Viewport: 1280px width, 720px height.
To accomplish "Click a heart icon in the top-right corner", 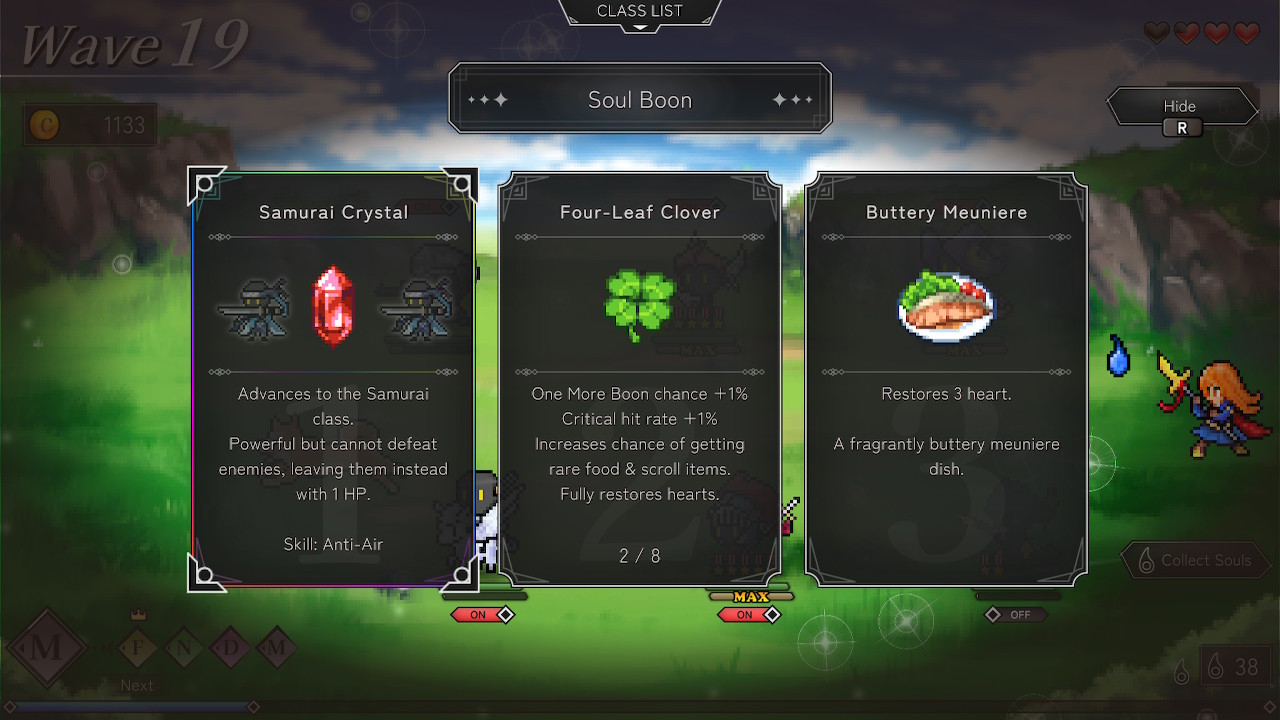I will (x=1216, y=33).
